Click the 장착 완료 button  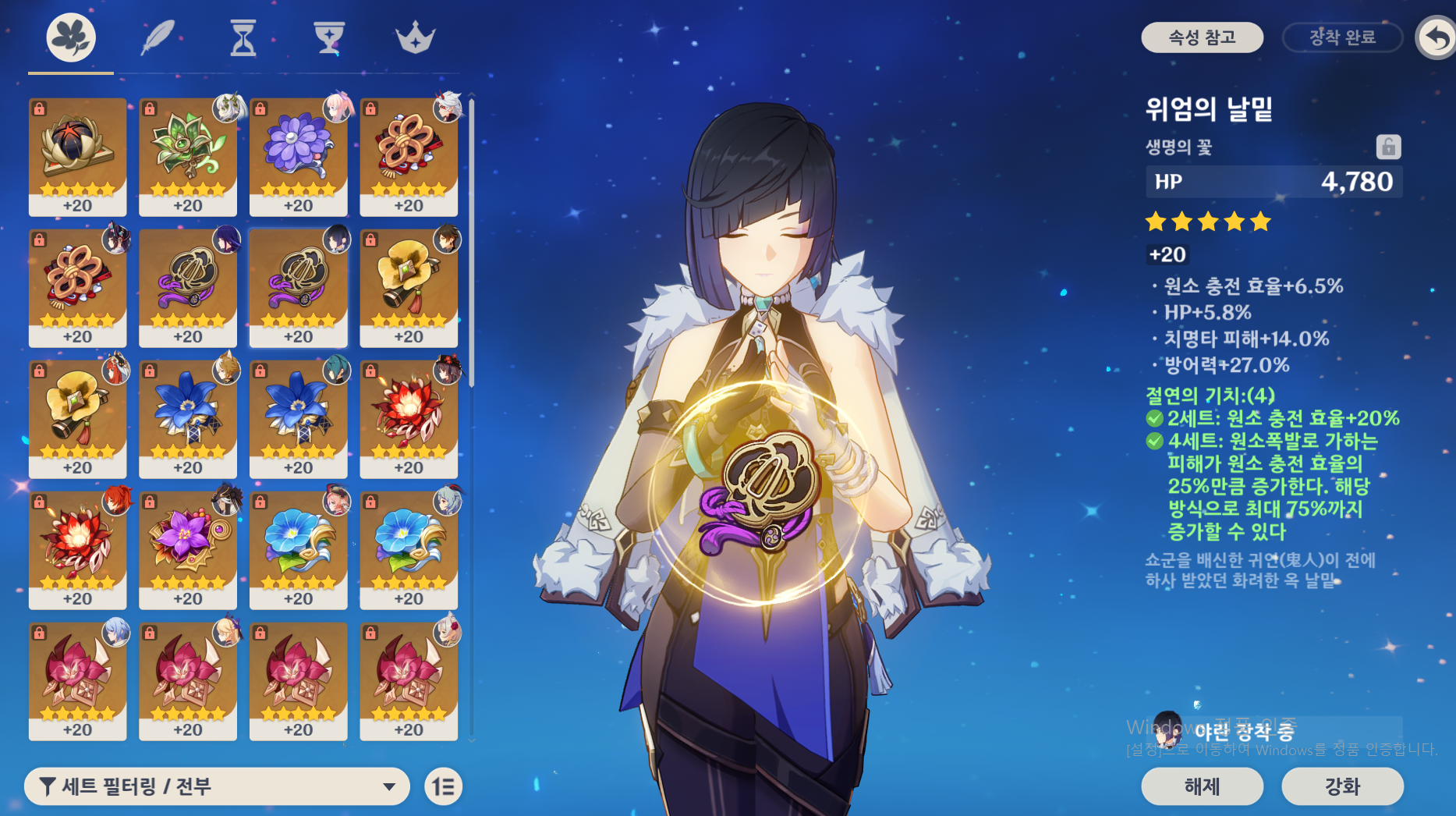coord(1342,37)
